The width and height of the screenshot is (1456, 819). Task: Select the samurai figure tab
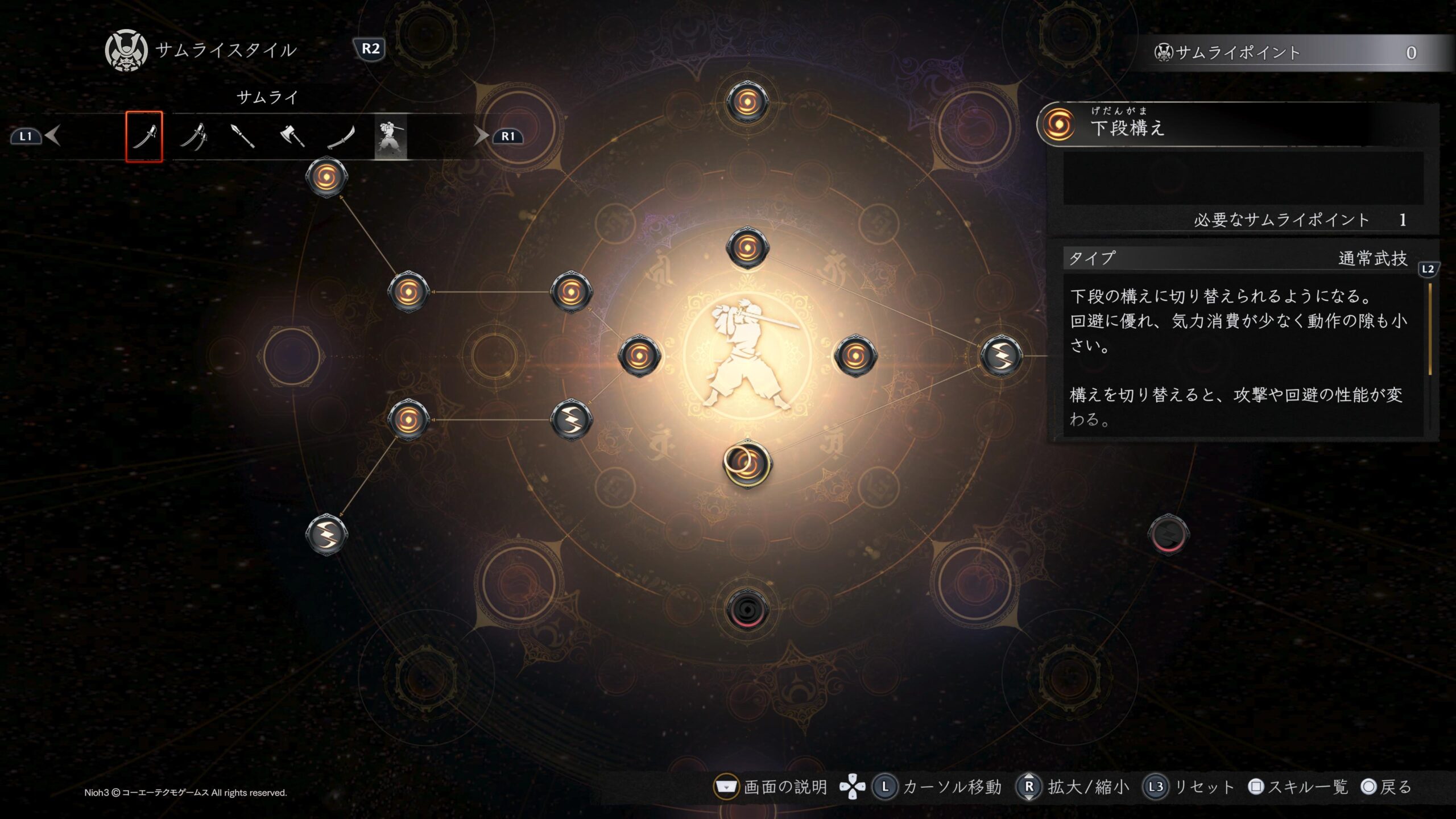pyautogui.click(x=391, y=136)
